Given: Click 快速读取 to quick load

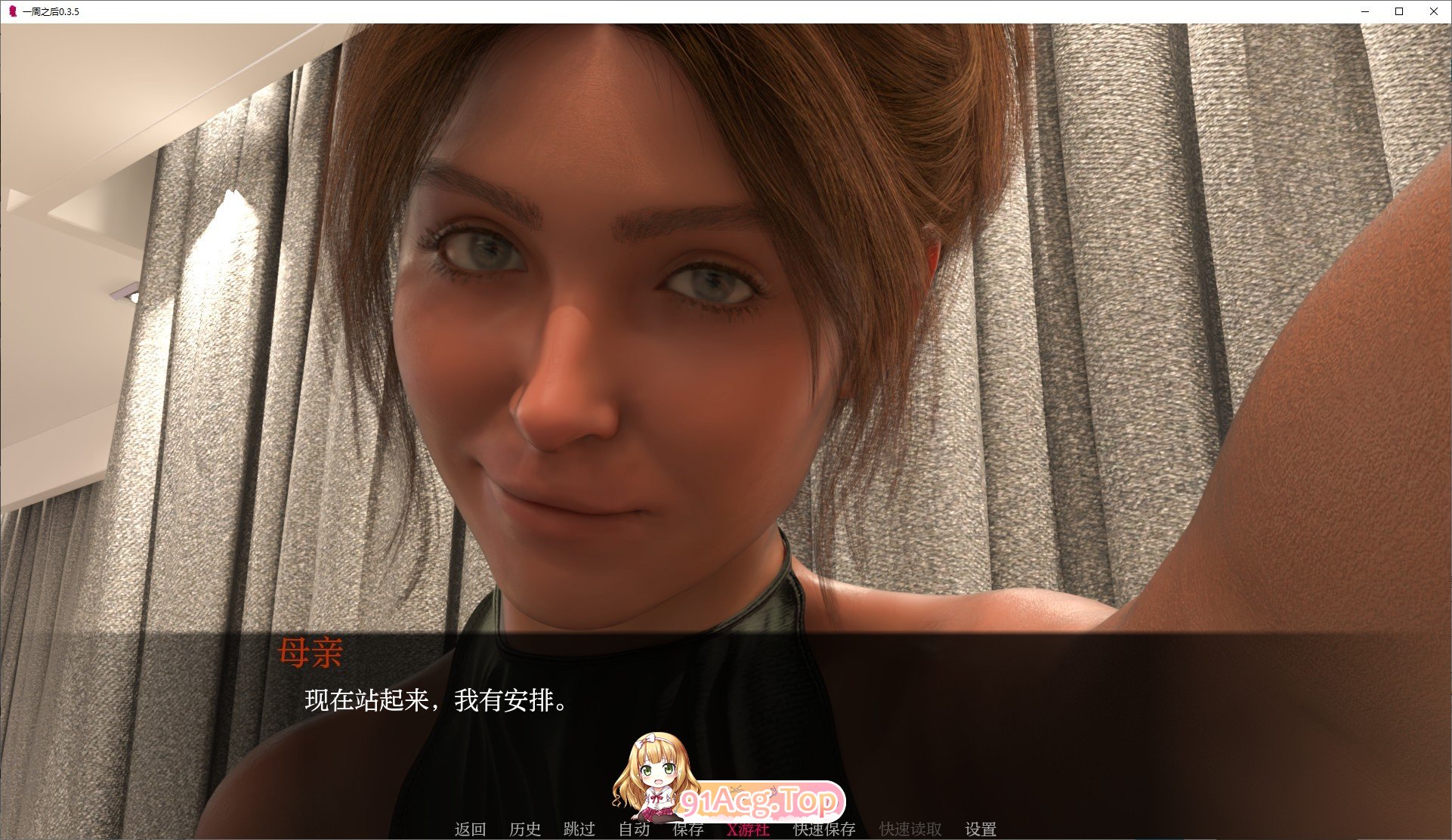Looking at the screenshot, I should [x=910, y=829].
